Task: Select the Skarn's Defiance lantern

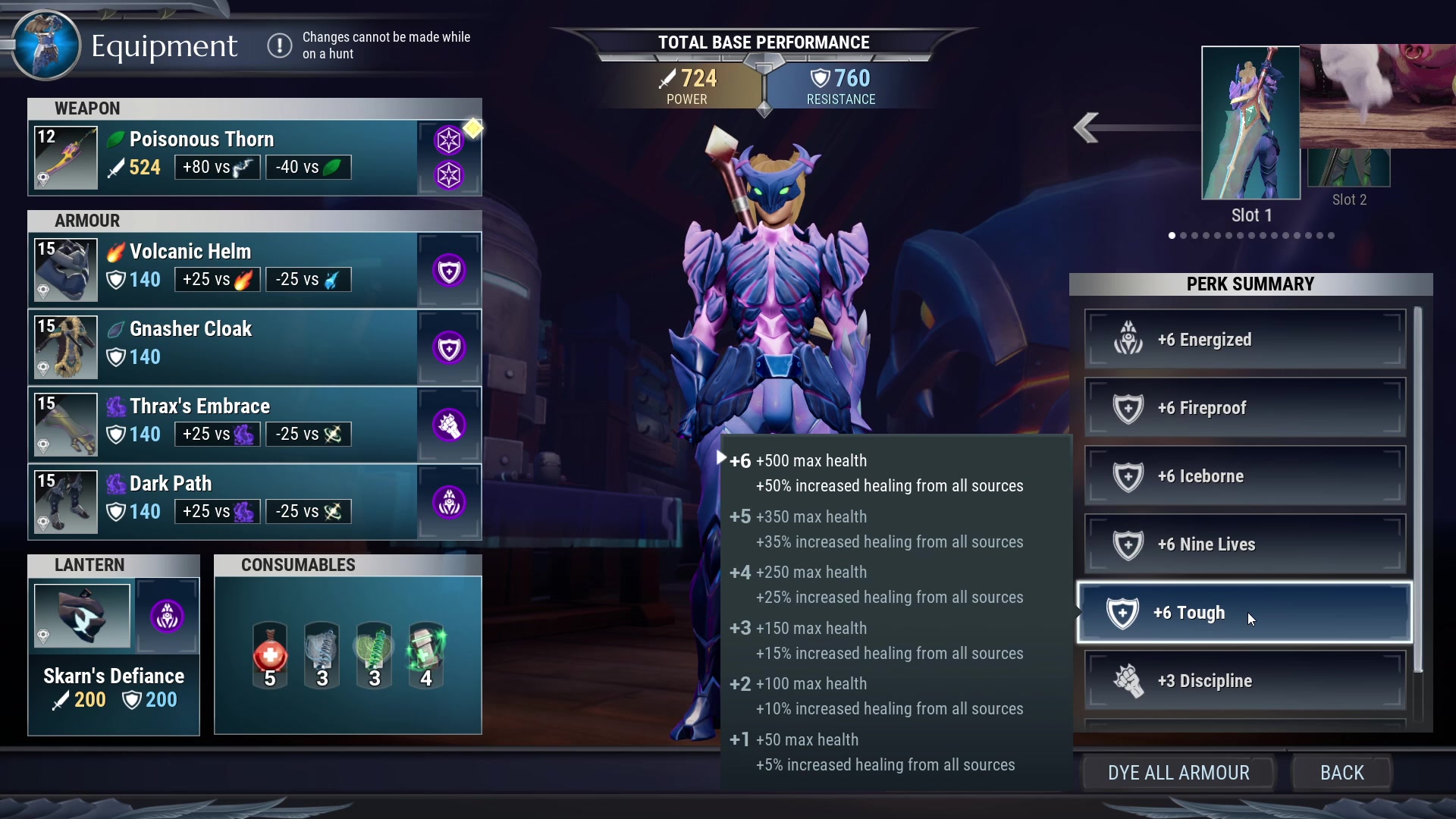Action: pos(82,616)
